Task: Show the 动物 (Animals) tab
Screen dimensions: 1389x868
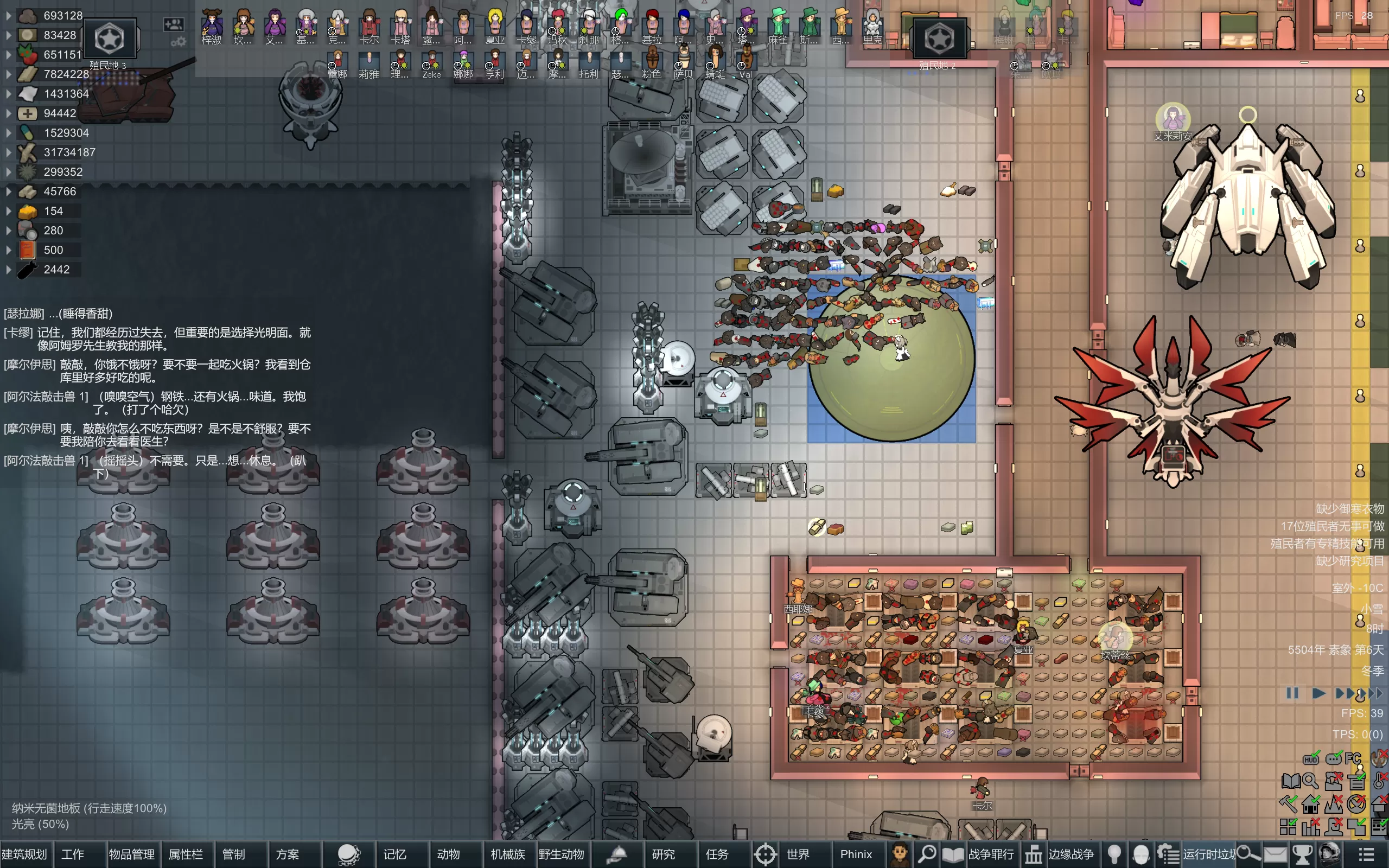Action: pyautogui.click(x=448, y=854)
